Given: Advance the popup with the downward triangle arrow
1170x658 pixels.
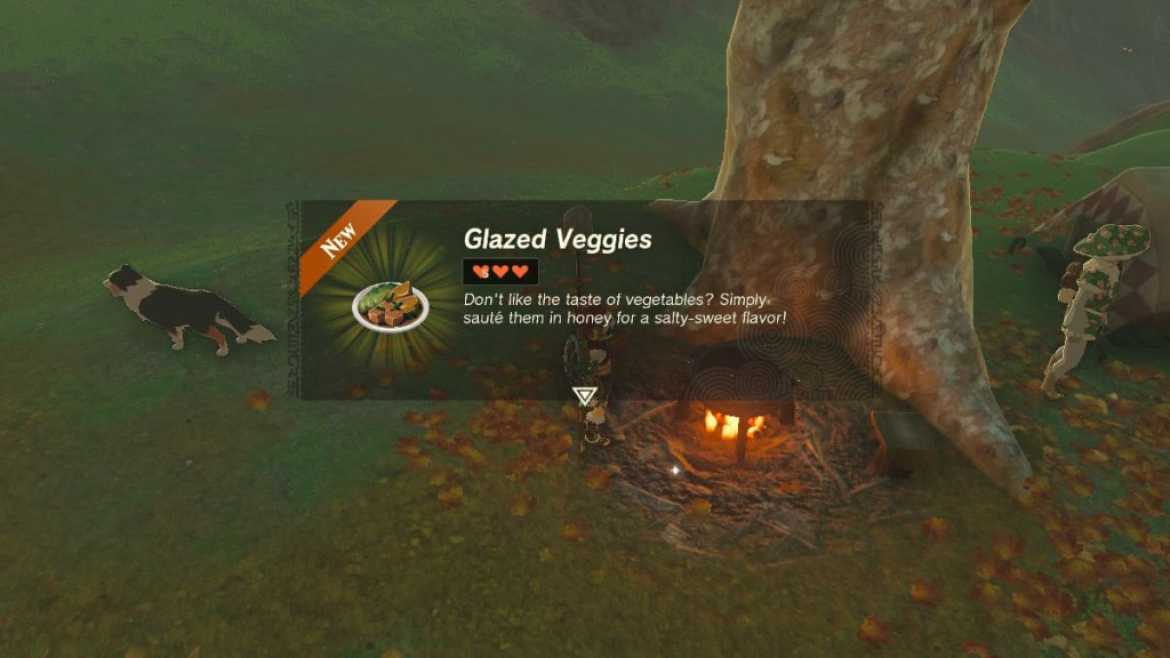Looking at the screenshot, I should pyautogui.click(x=585, y=396).
